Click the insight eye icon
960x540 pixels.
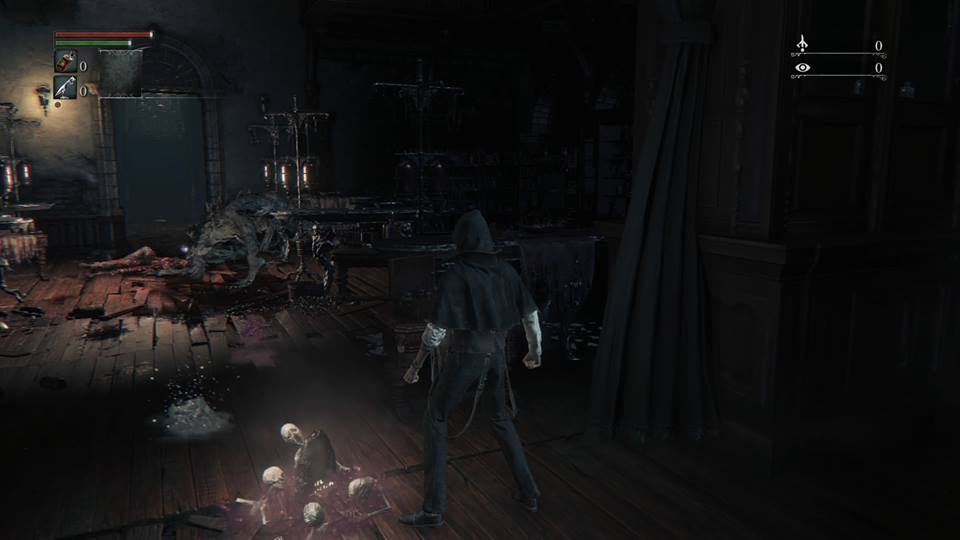(802, 68)
